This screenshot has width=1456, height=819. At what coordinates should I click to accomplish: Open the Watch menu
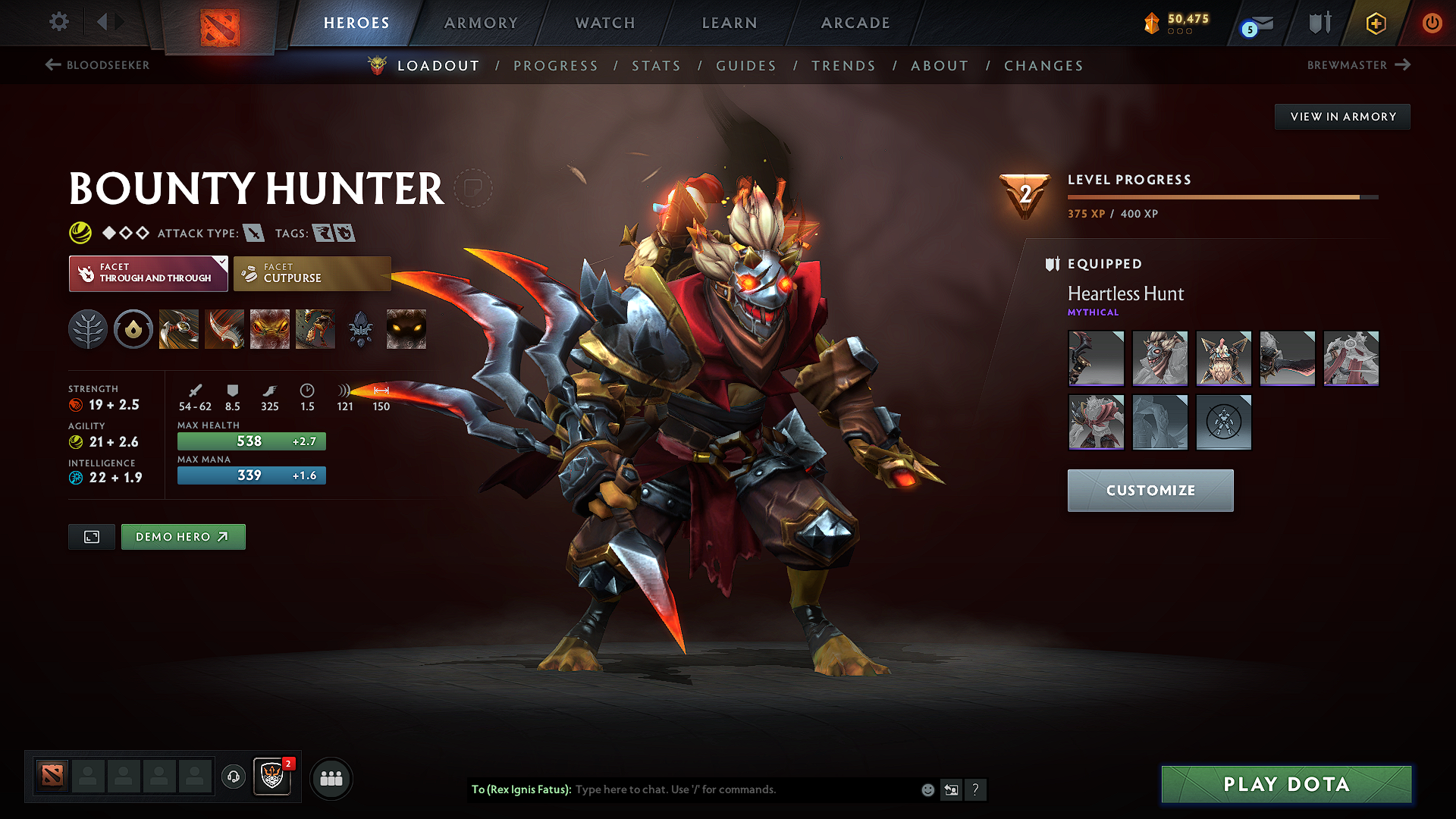point(604,23)
